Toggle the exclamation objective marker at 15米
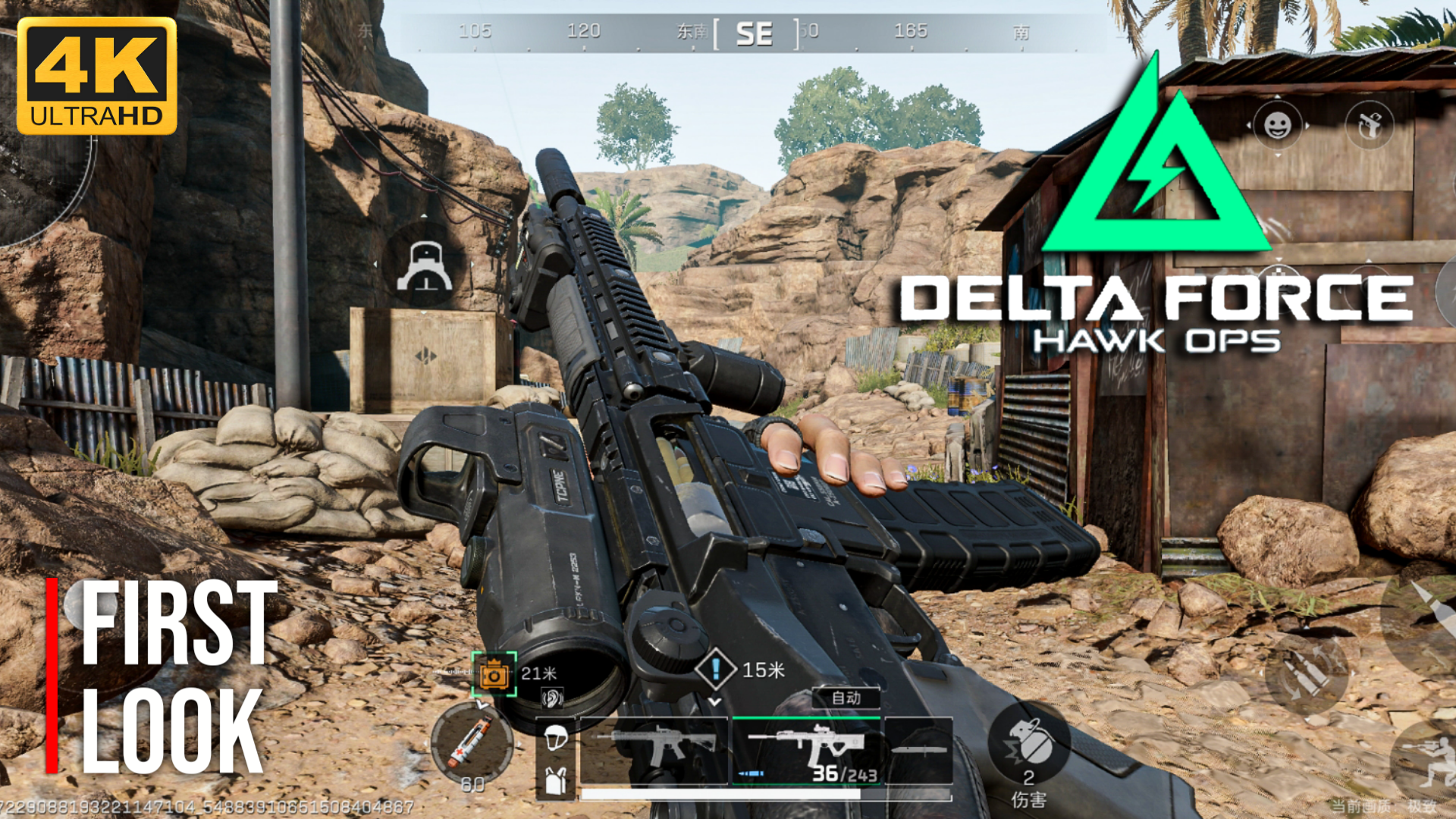This screenshot has height=819, width=1456. point(714,669)
